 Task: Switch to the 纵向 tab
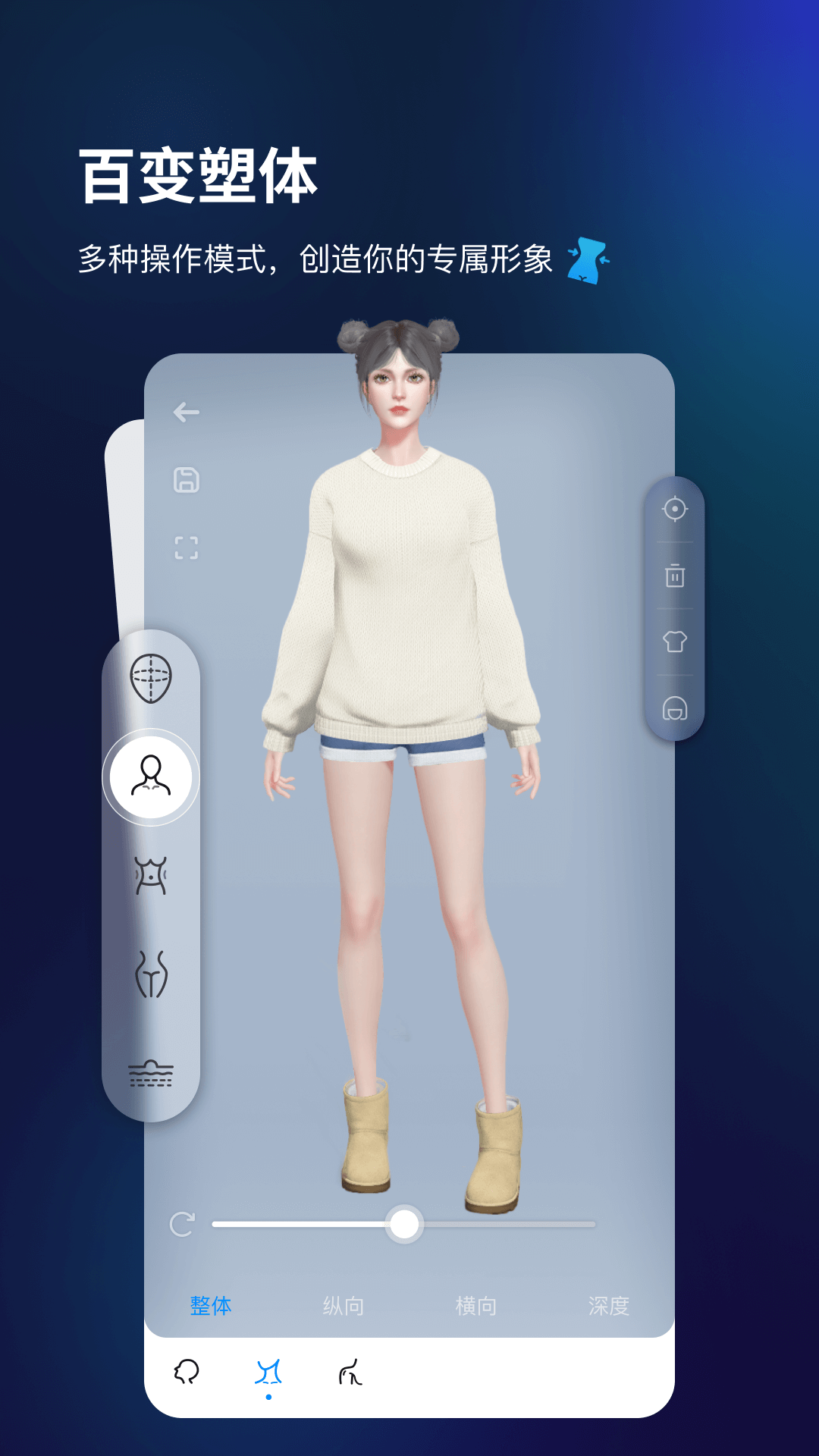pyautogui.click(x=344, y=1306)
